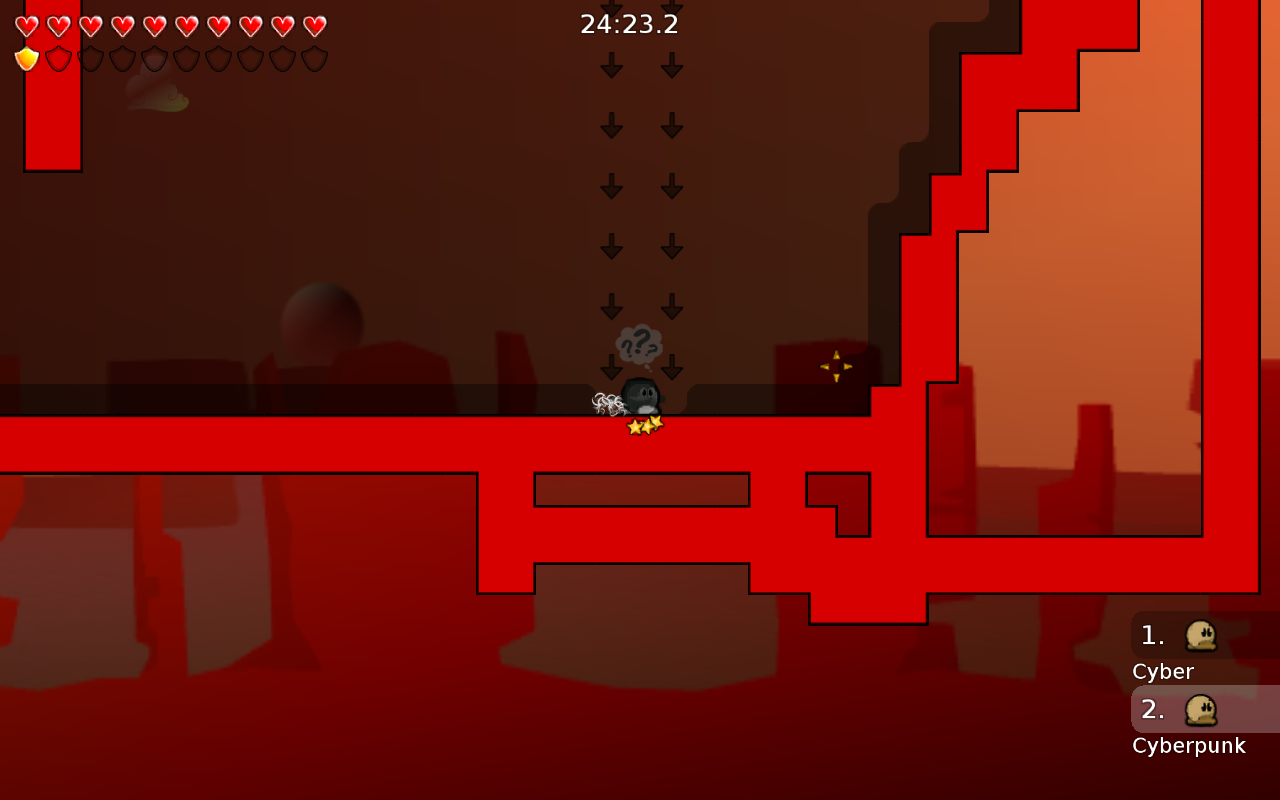Viewport: 1280px width, 800px height.
Task: Click the rank number 1 label
Action: (1151, 634)
